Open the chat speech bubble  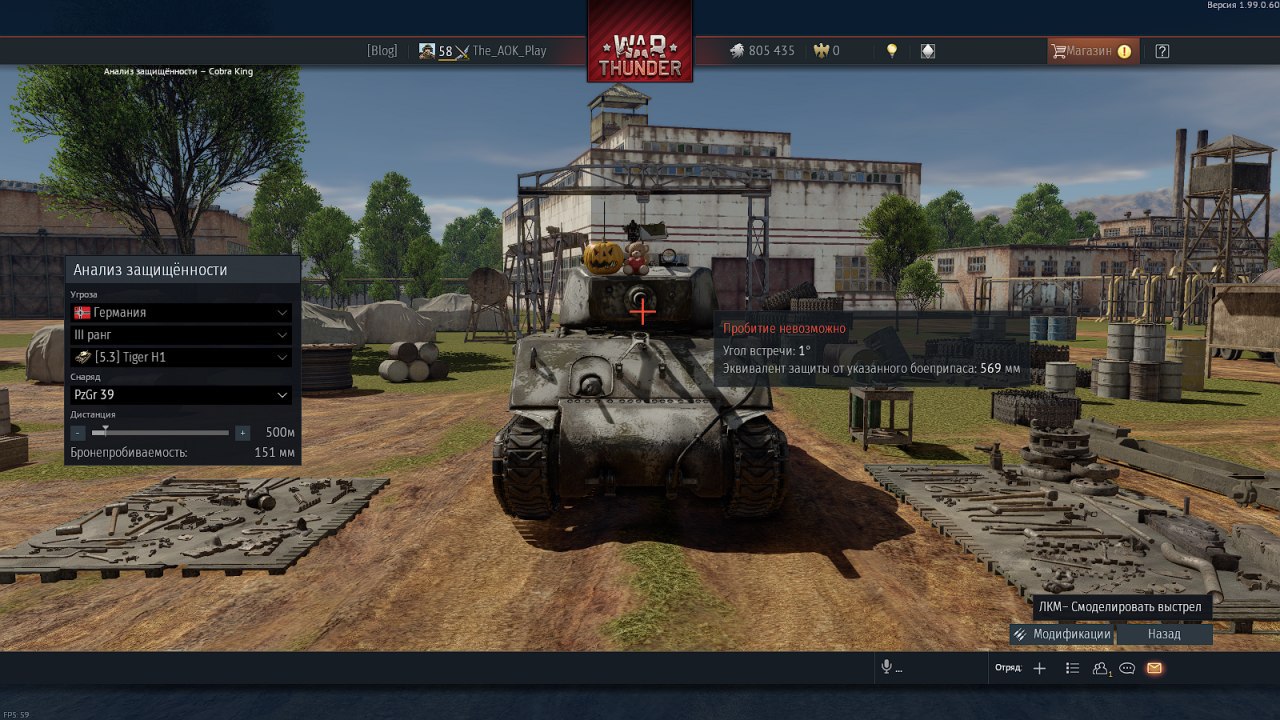point(1127,668)
